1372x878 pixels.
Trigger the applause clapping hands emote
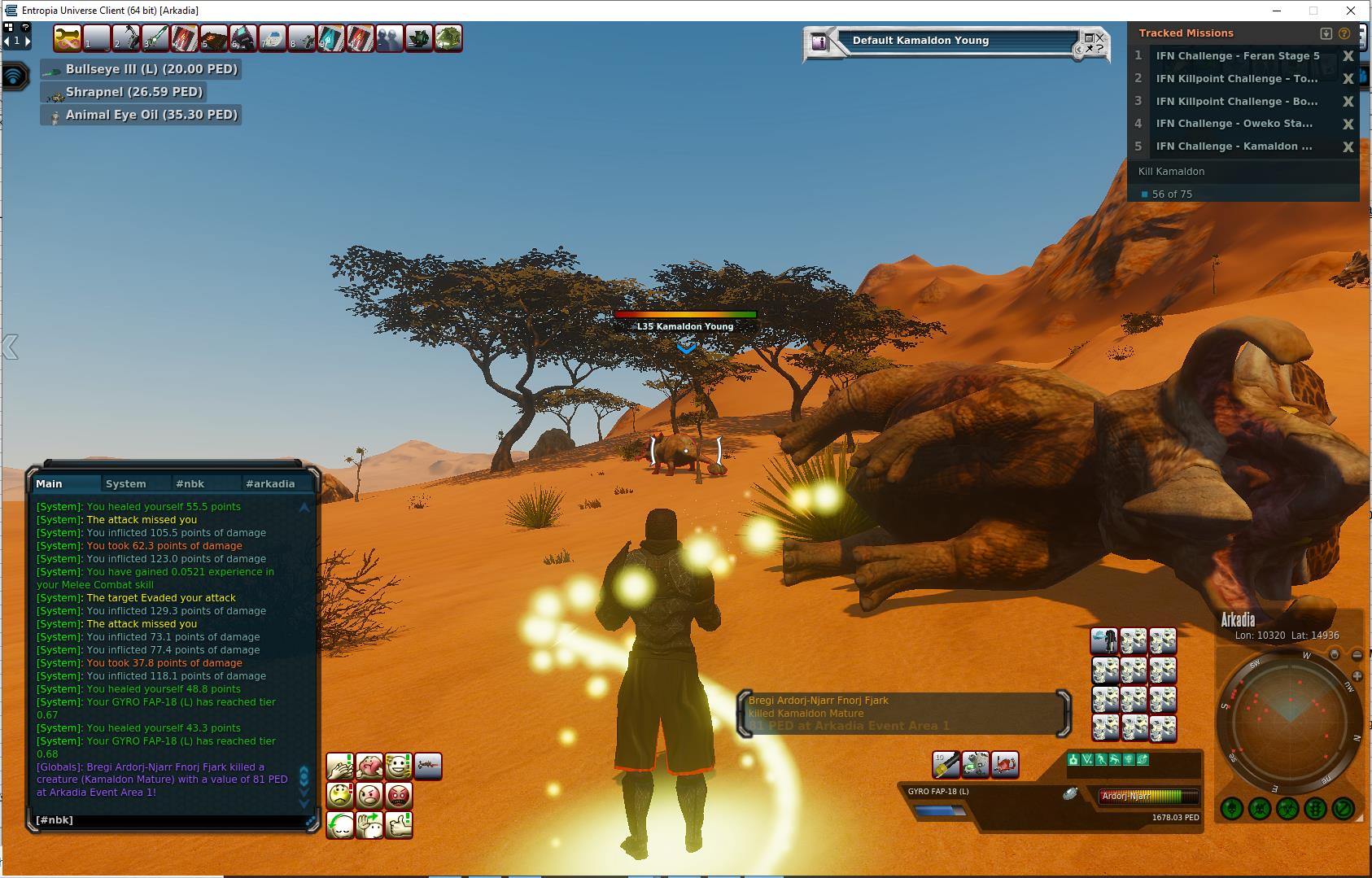coord(340,766)
